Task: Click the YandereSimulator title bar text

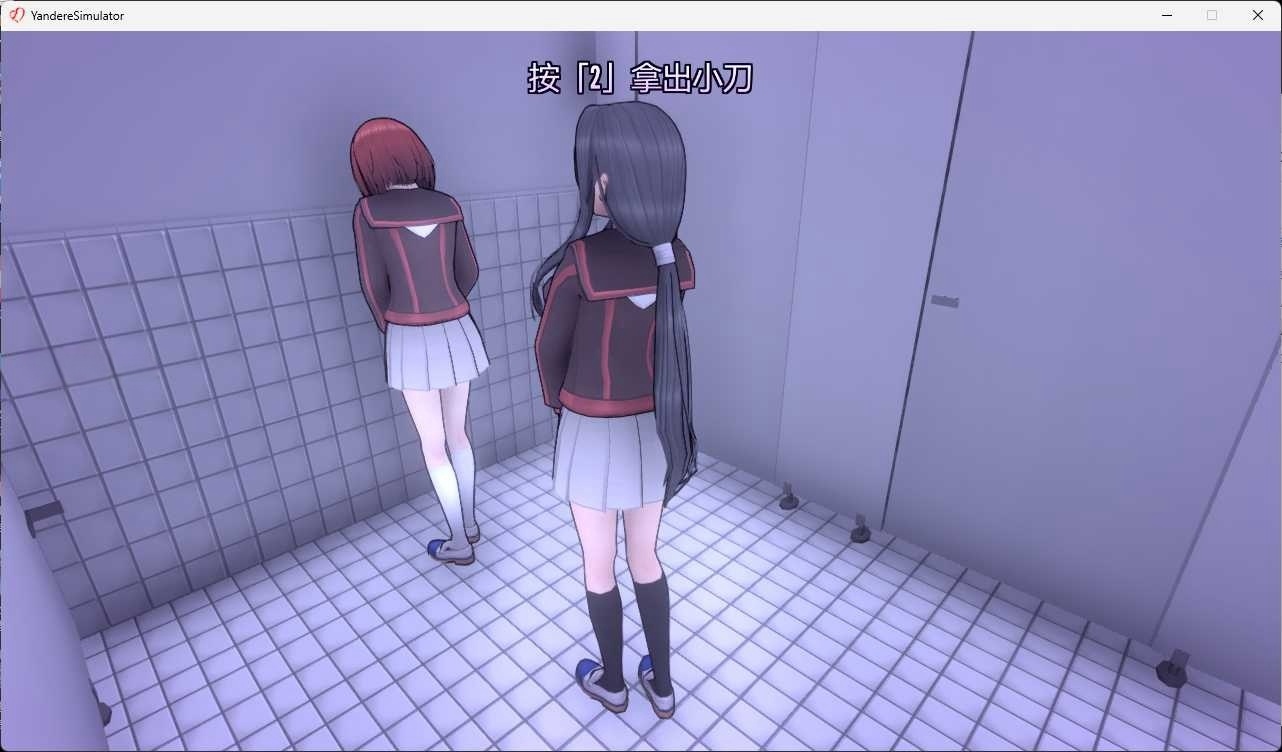Action: point(75,15)
